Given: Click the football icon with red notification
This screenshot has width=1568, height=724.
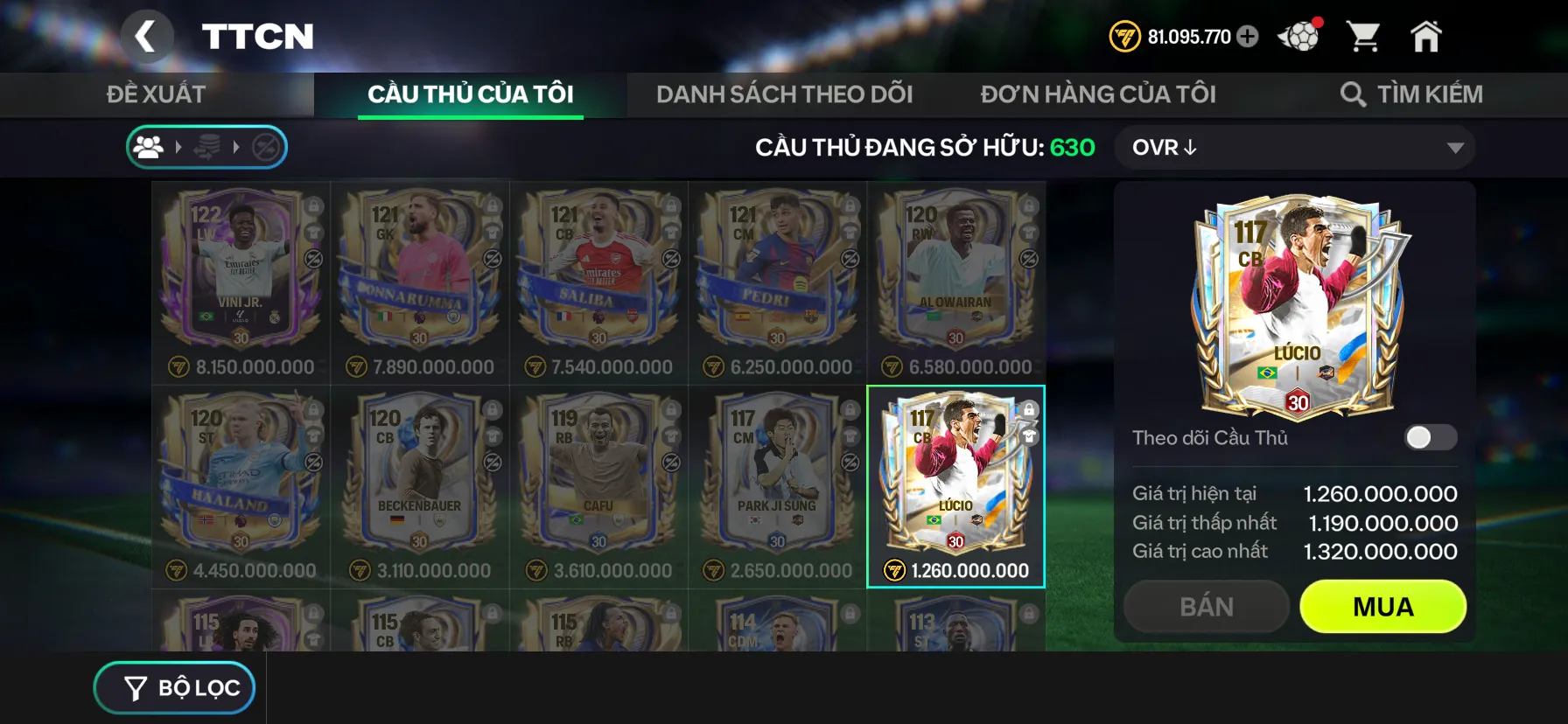Looking at the screenshot, I should [x=1298, y=37].
